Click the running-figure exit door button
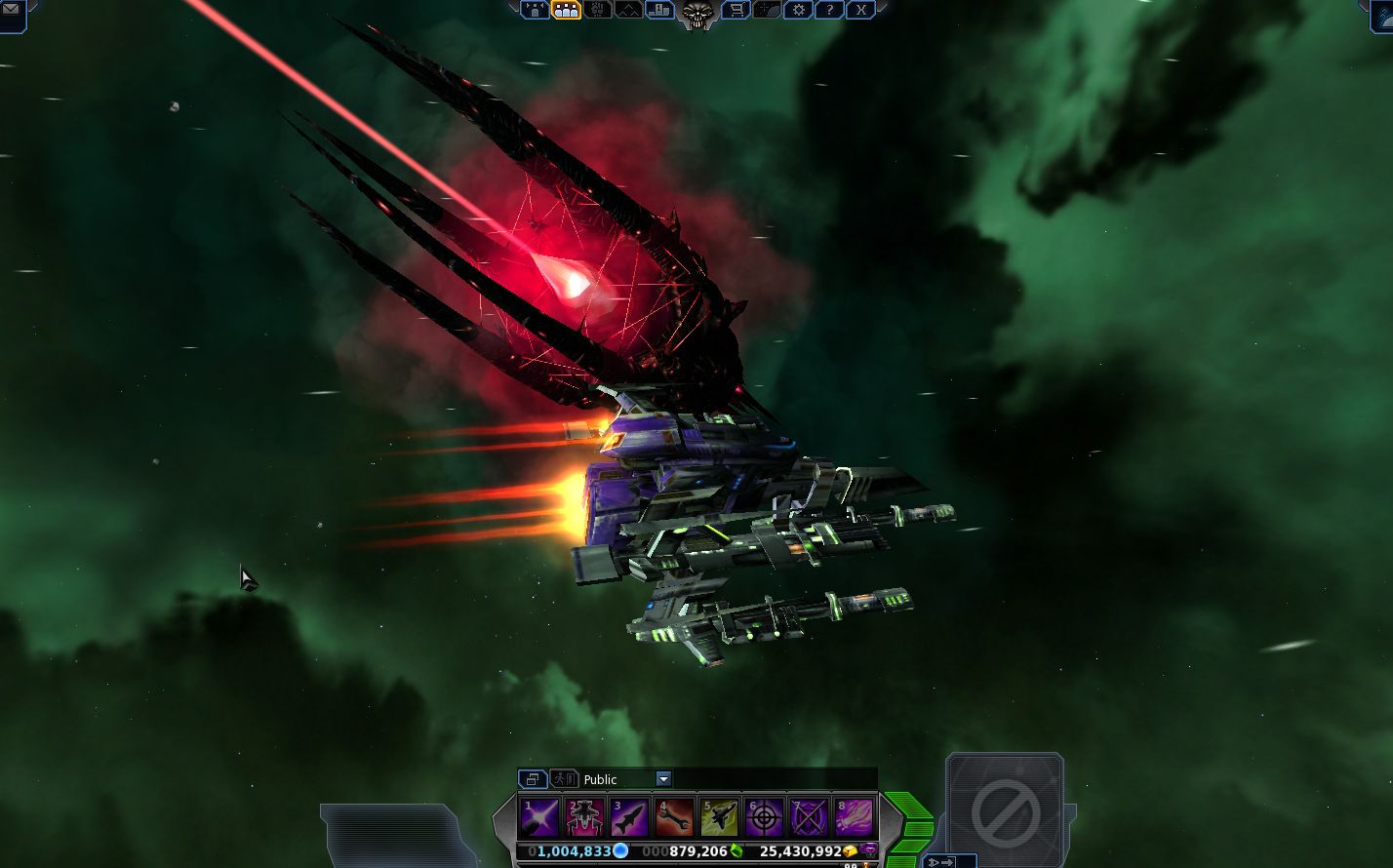 [x=563, y=778]
